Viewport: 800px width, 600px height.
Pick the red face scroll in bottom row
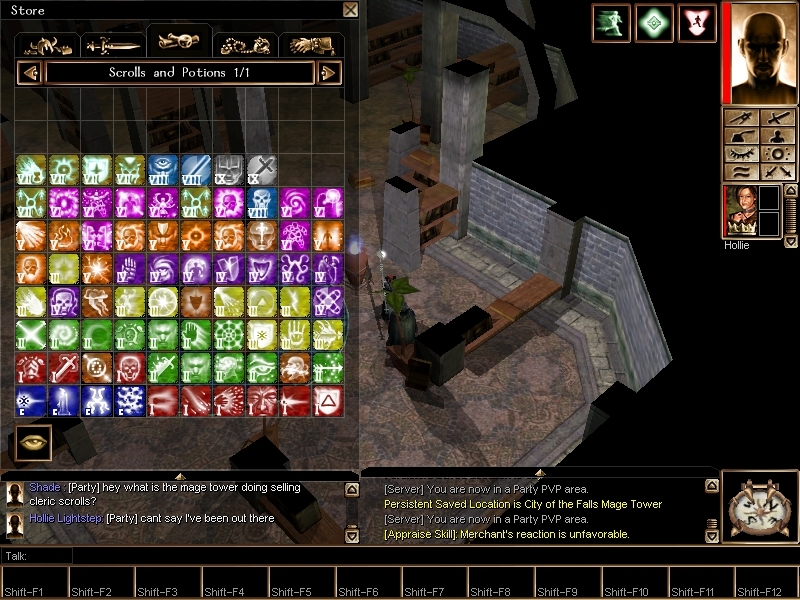[262, 401]
